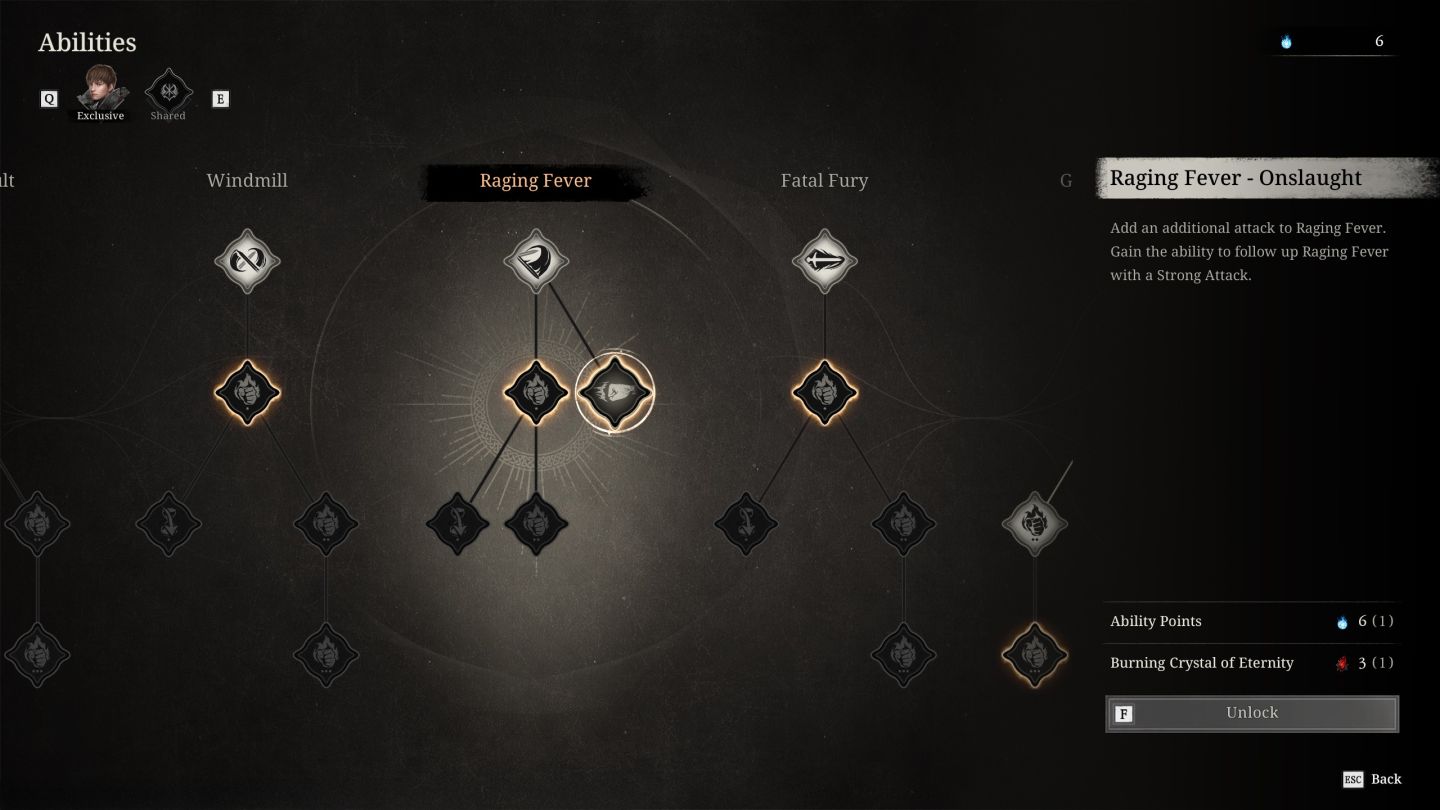Click the Windmill top skill node
This screenshot has height=810, width=1440.
247,261
